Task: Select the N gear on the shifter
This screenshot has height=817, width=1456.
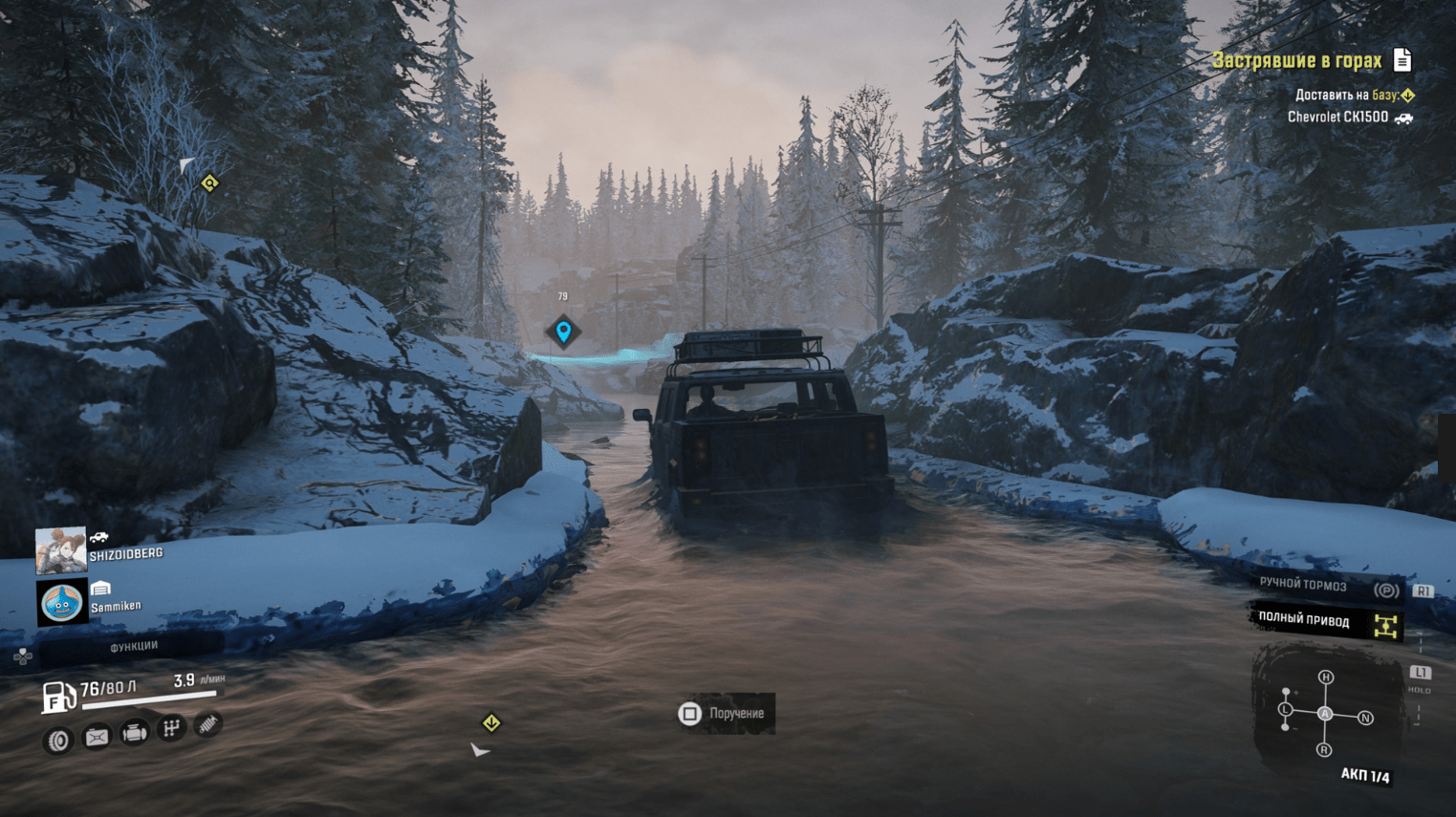Action: 1365,718
